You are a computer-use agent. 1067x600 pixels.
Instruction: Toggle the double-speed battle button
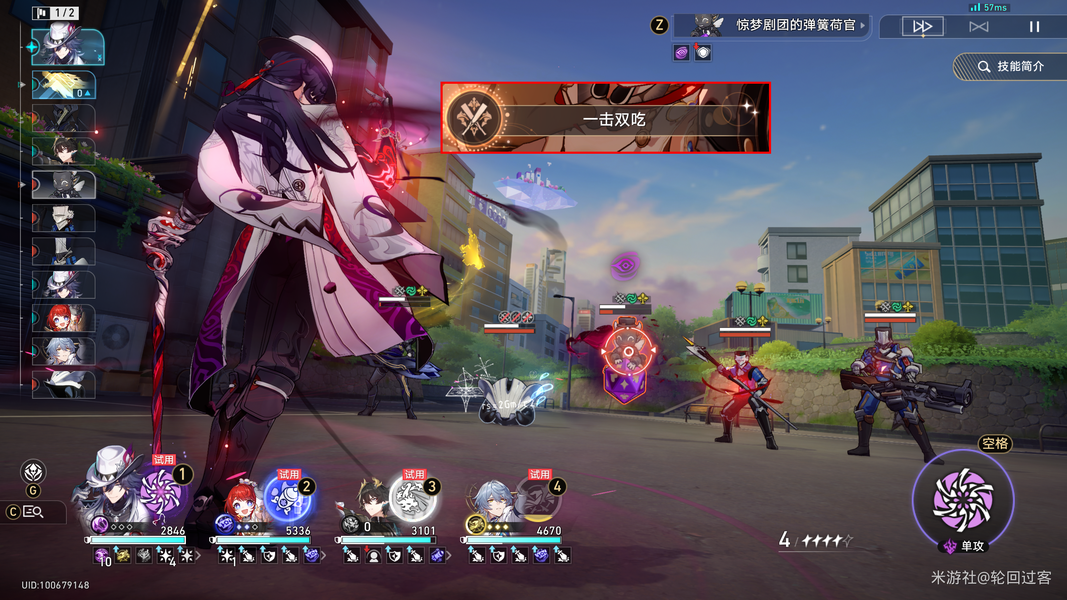(922, 27)
